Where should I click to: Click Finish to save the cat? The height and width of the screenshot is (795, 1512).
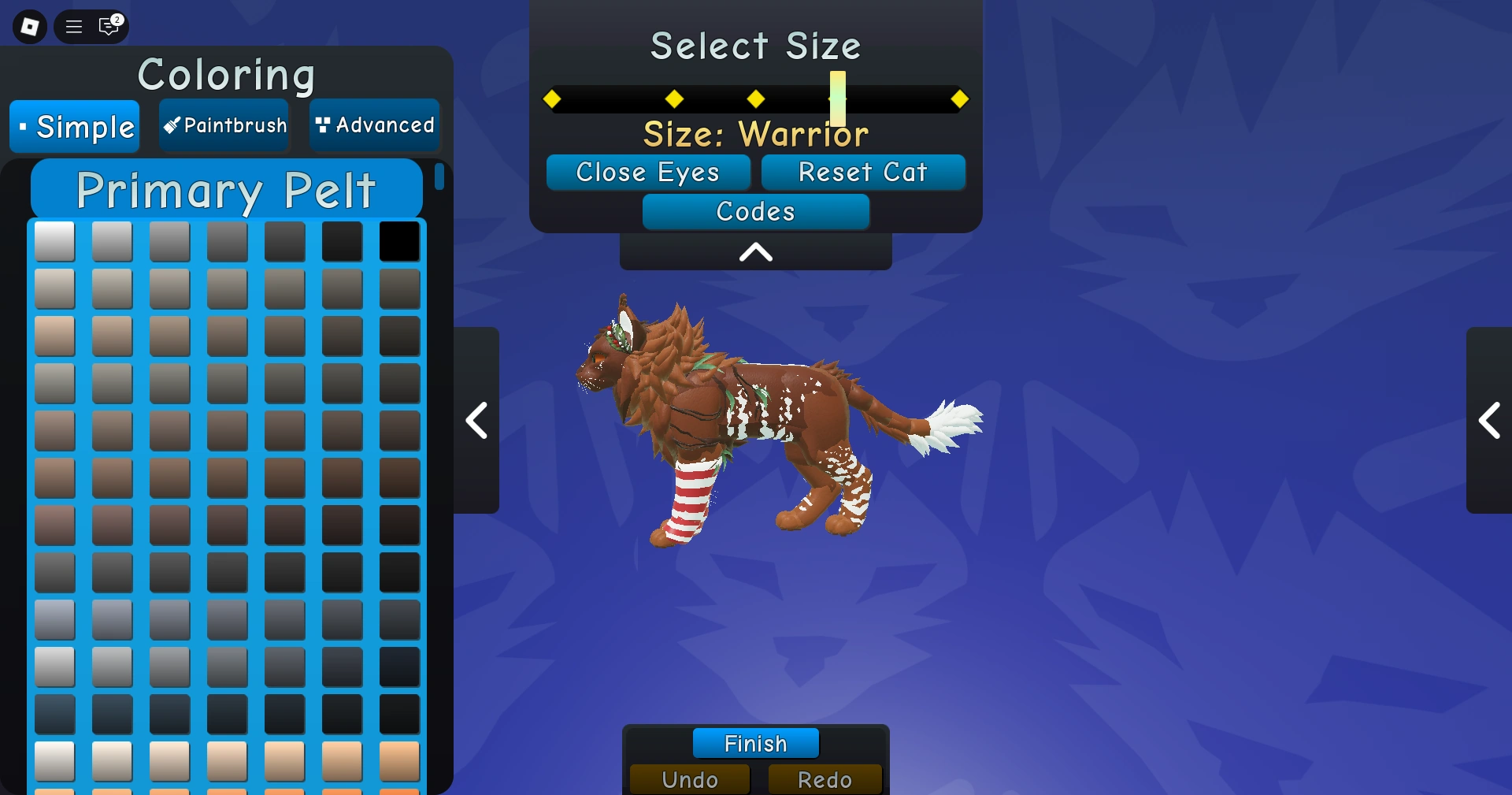coord(755,743)
